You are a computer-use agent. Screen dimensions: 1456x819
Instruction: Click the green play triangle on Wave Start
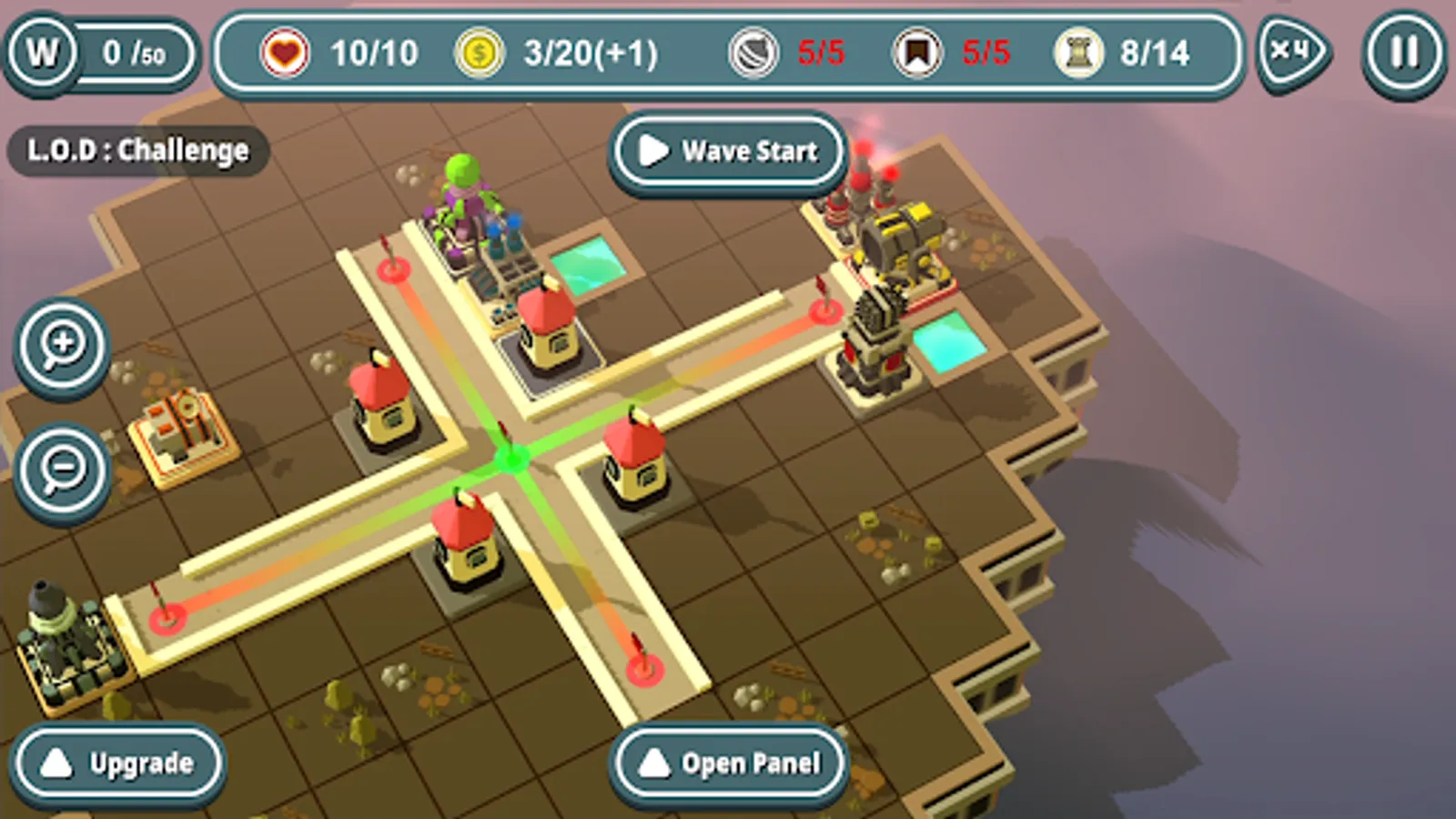tap(652, 152)
